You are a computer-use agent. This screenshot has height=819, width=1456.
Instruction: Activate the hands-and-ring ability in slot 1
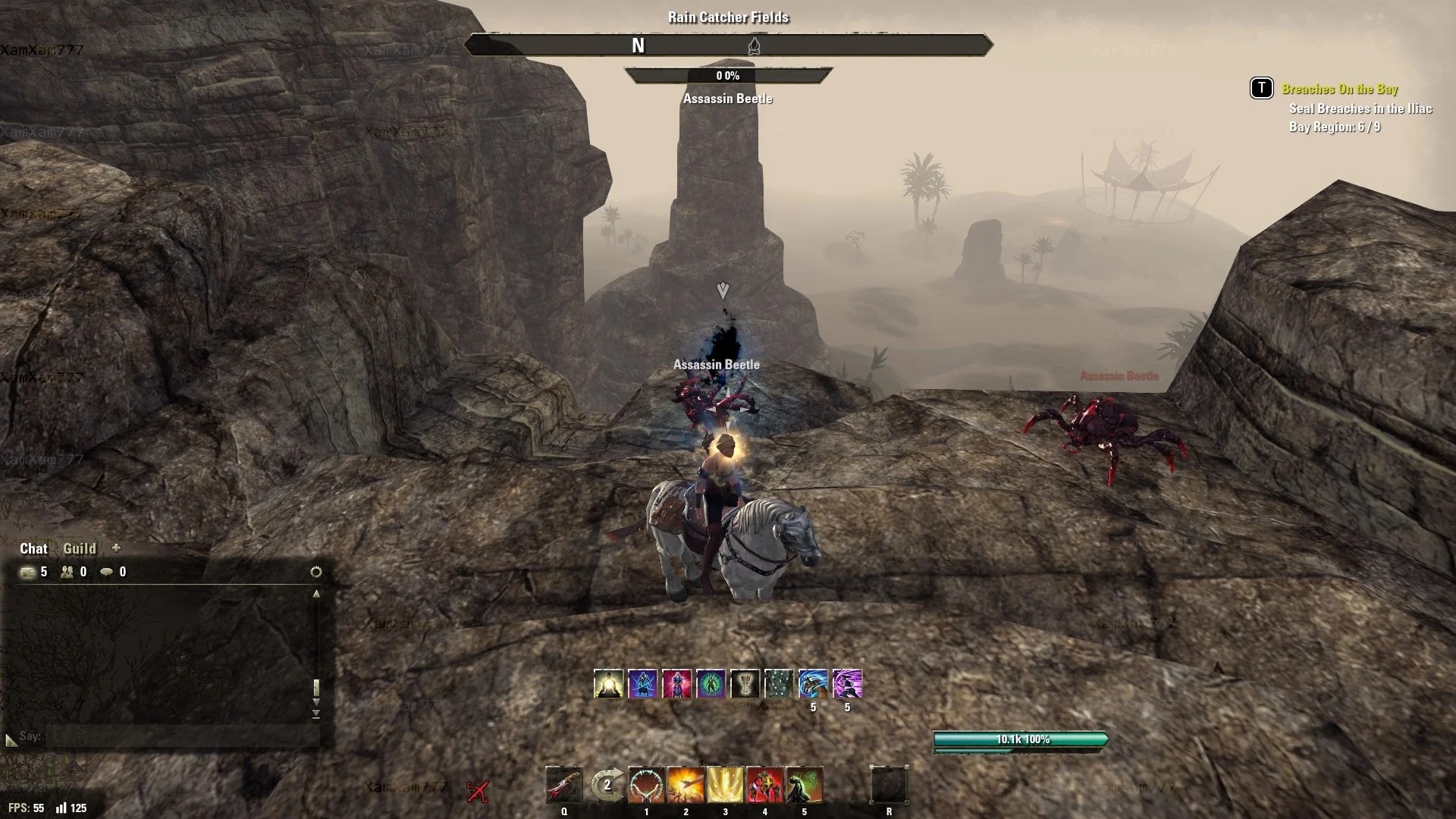[x=646, y=785]
